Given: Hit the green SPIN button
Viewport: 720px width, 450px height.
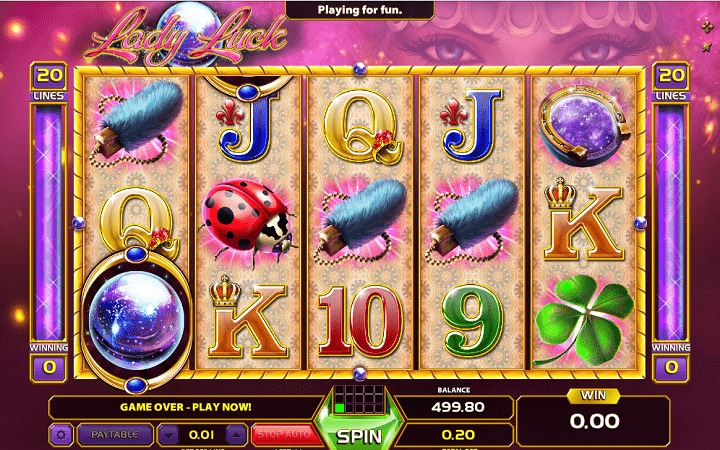Looking at the screenshot, I should 358,436.
